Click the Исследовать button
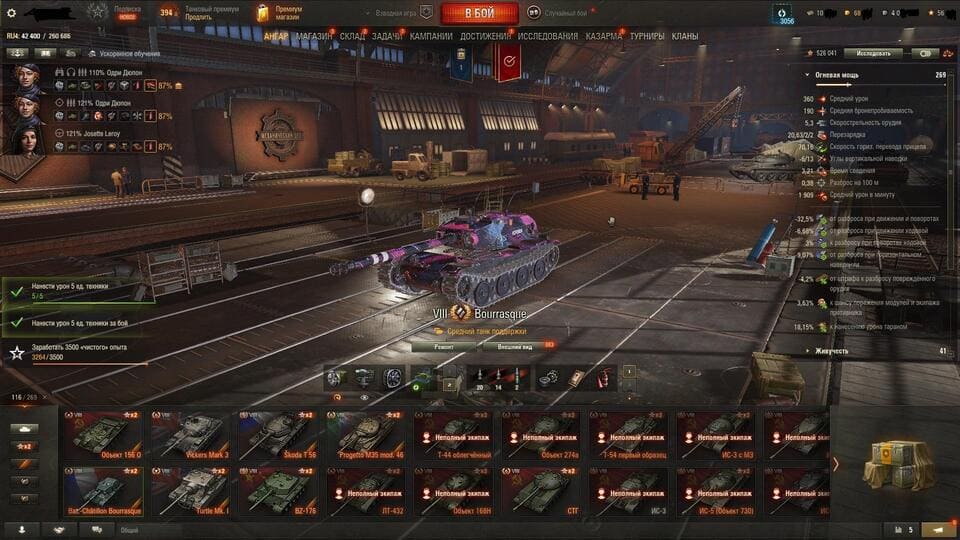This screenshot has width=960, height=540. [872, 53]
